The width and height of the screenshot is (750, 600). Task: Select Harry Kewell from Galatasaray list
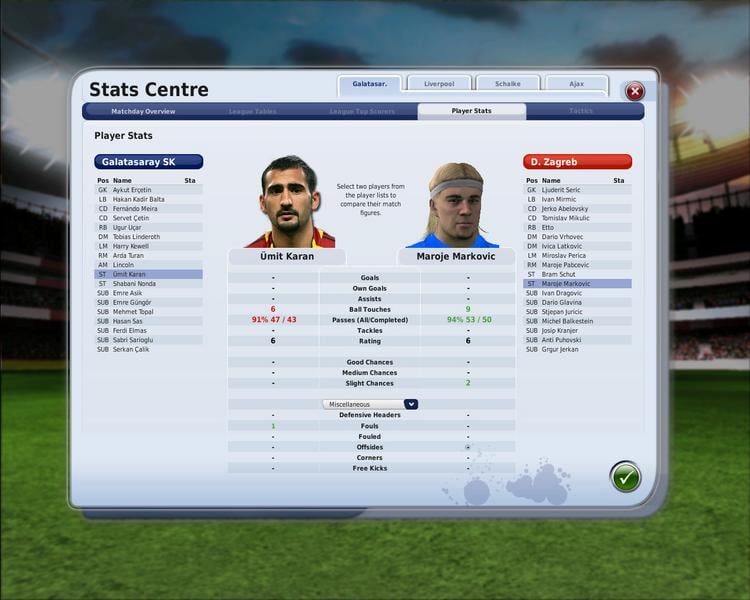(132, 246)
